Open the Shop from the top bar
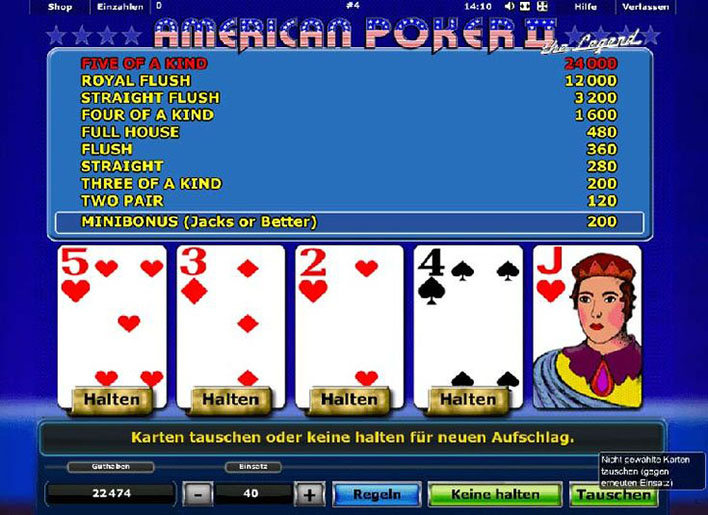 (x=59, y=7)
